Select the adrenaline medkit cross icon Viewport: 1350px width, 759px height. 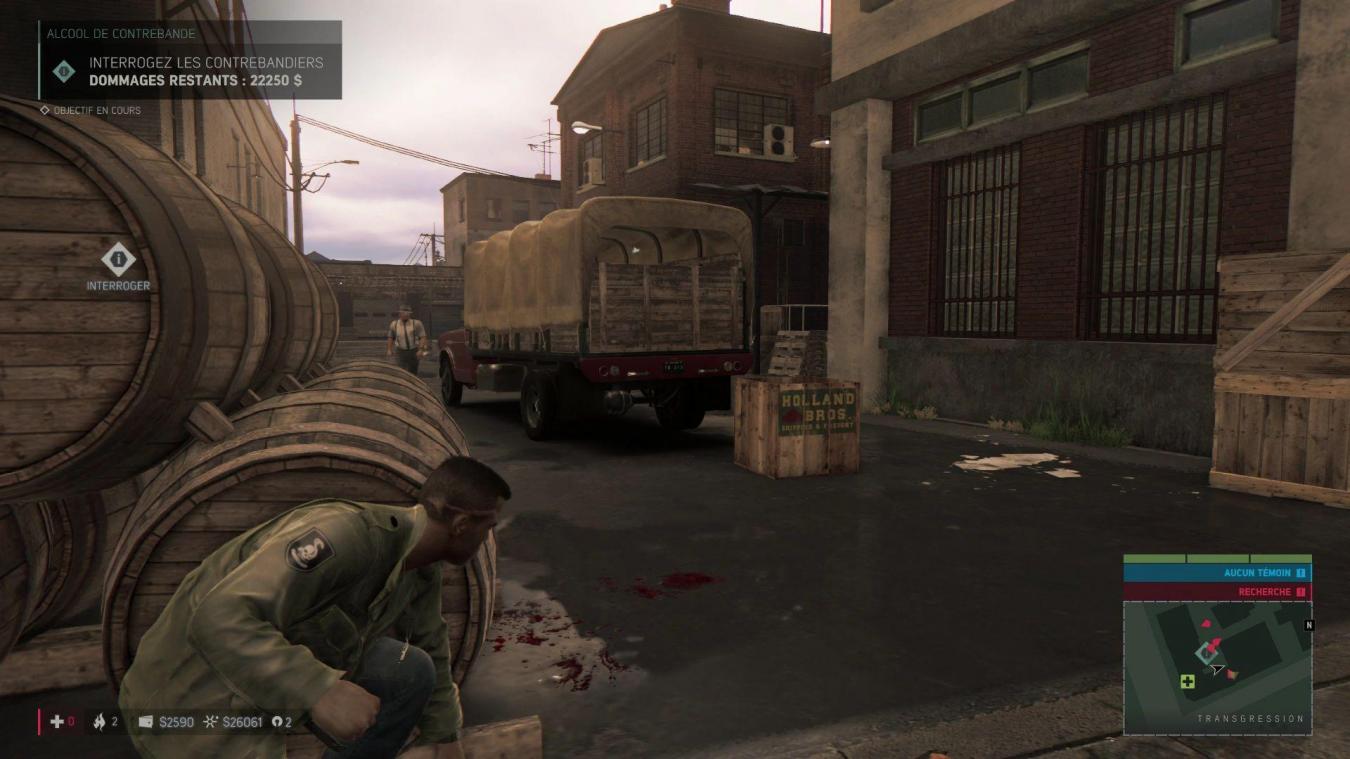point(57,721)
